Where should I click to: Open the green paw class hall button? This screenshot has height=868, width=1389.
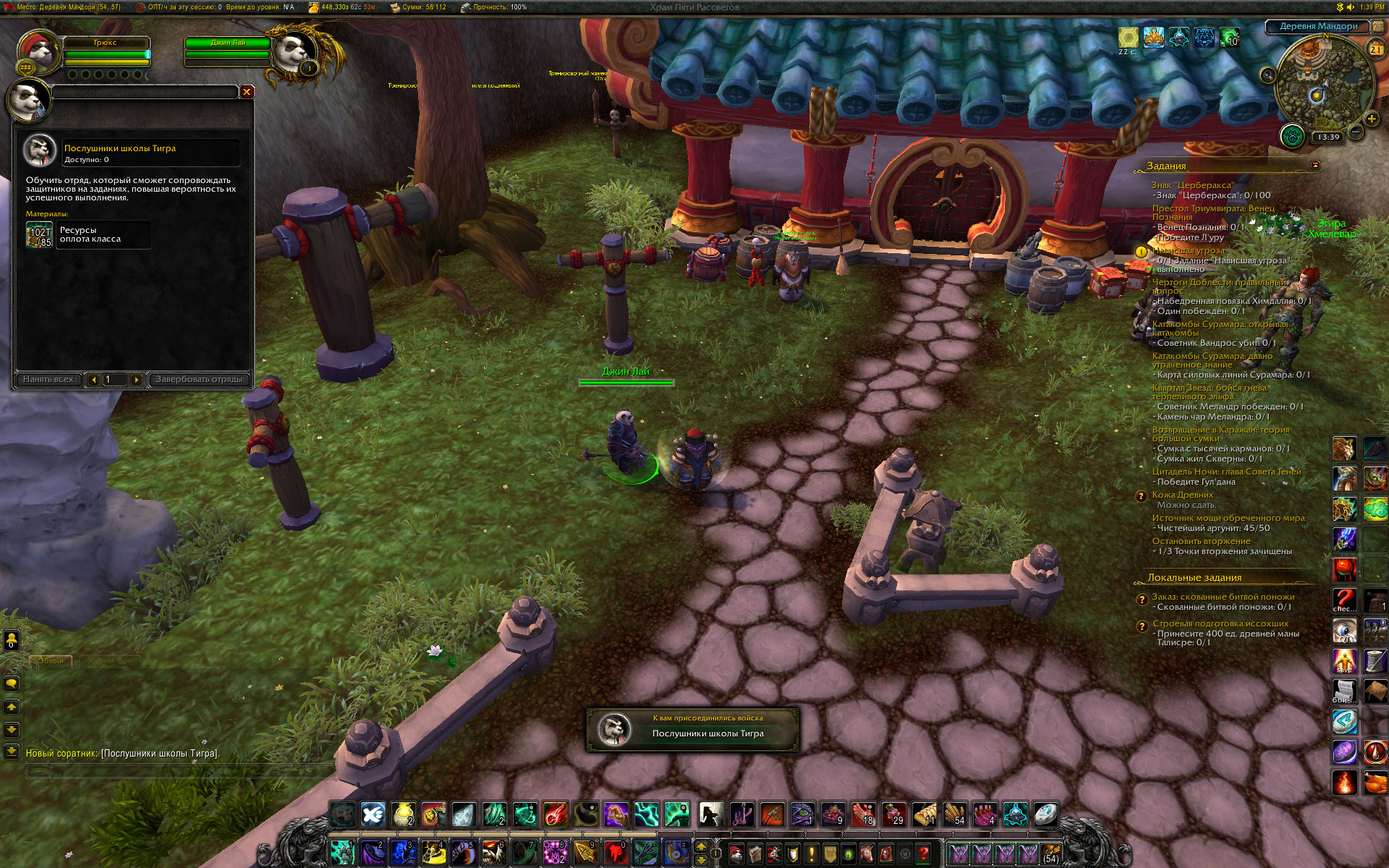[1292, 135]
